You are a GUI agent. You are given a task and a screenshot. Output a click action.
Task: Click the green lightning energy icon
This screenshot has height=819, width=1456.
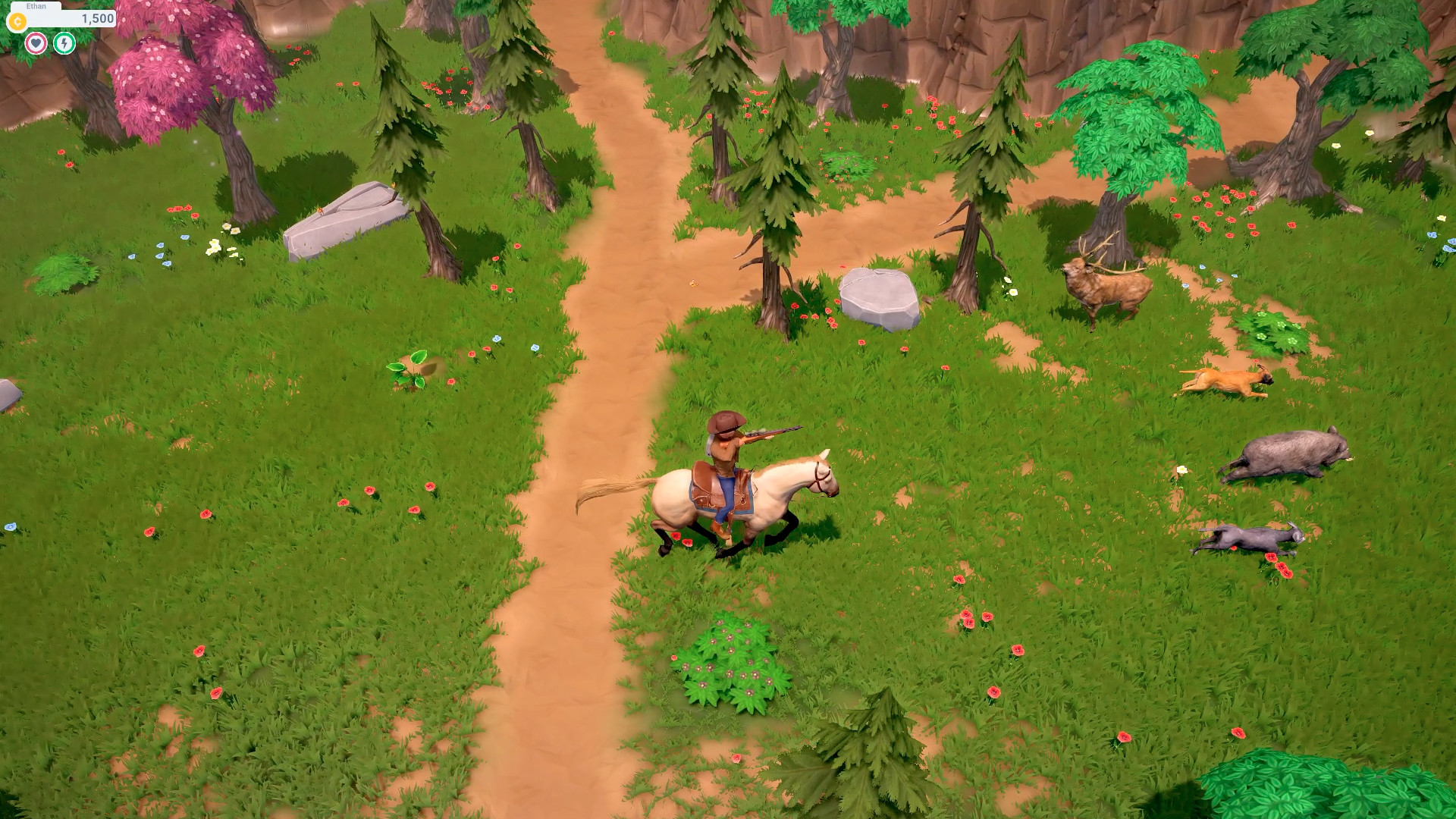(64, 43)
